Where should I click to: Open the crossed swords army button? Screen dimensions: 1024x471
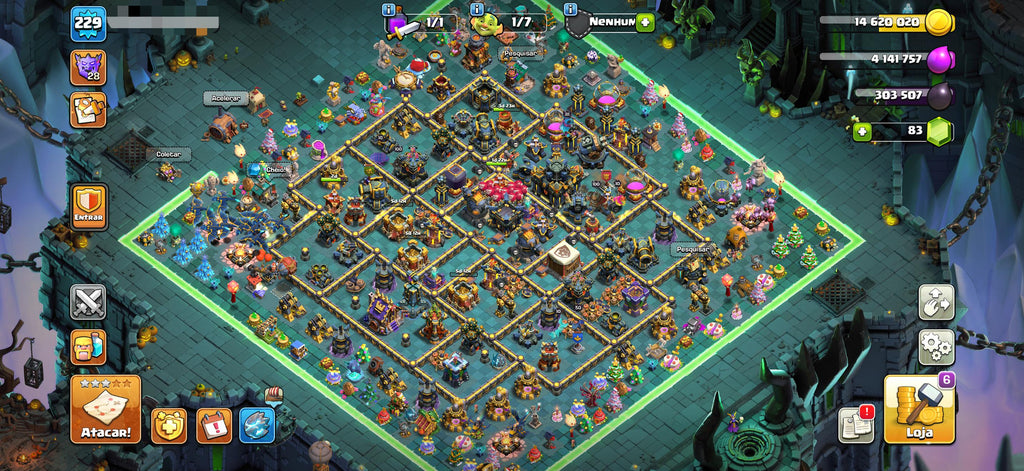click(x=88, y=302)
